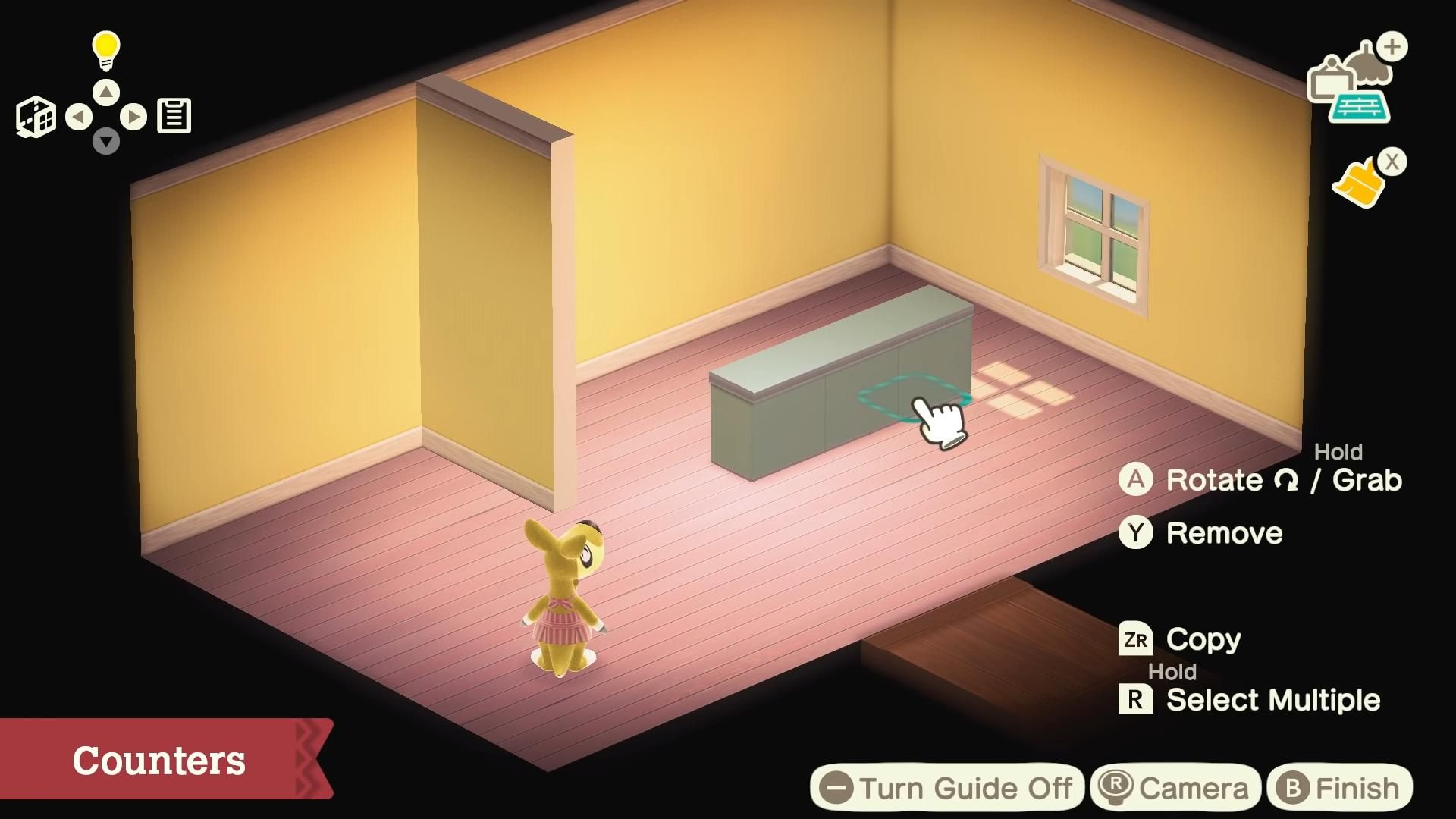Select the lightbulb lighting icon
The height and width of the screenshot is (819, 1456).
[x=105, y=47]
